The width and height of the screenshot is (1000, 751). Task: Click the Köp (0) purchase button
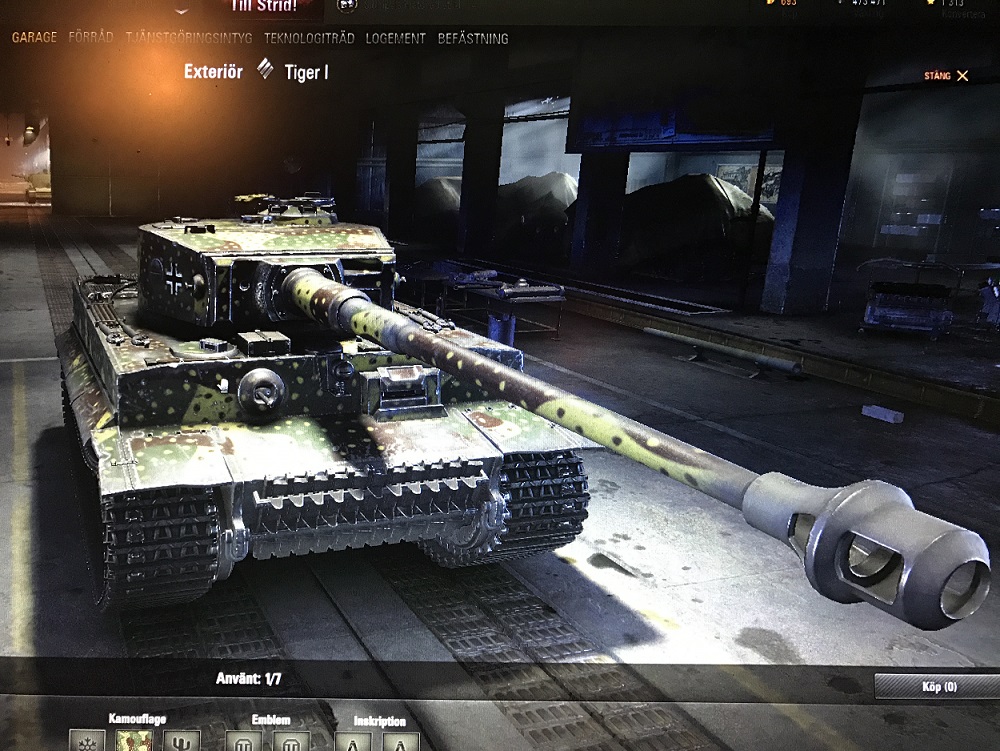(938, 686)
